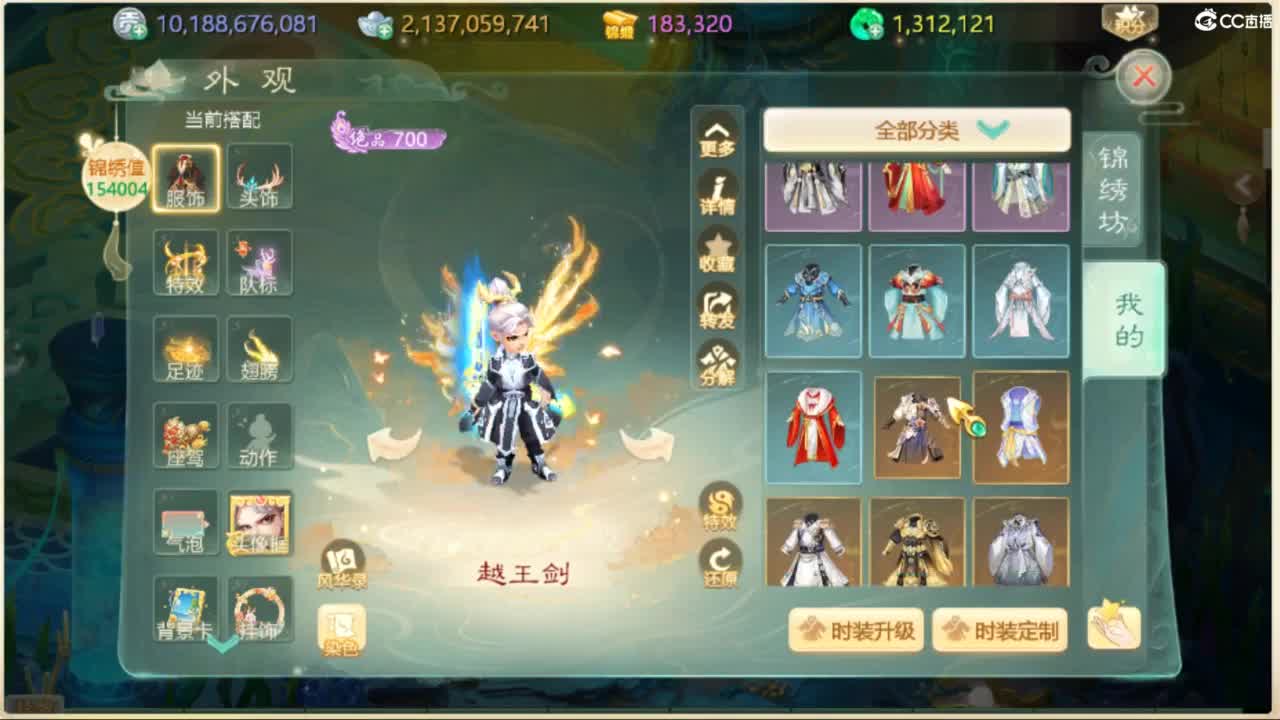The height and width of the screenshot is (720, 1280).
Task: Open the 座驾 mount category
Action: point(186,434)
